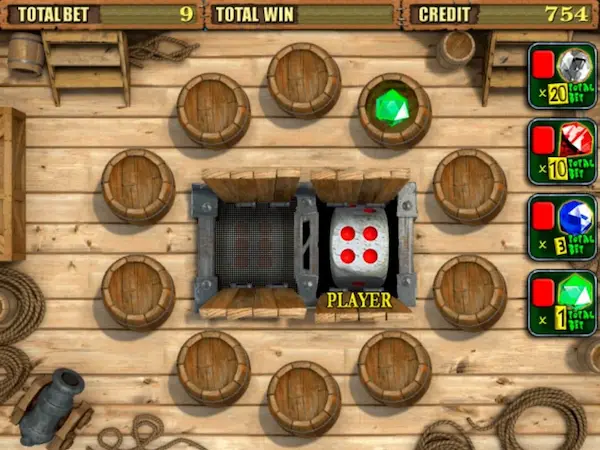Viewport: 600px width, 450px height.
Task: Select the barrel showing the green gem
Action: 394,109
